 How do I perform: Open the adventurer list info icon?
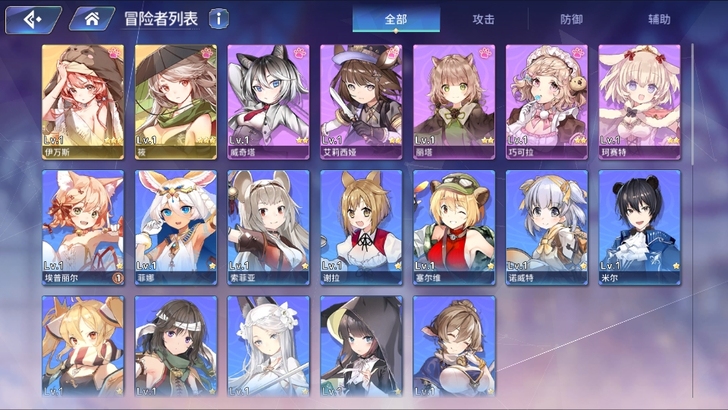[219, 18]
